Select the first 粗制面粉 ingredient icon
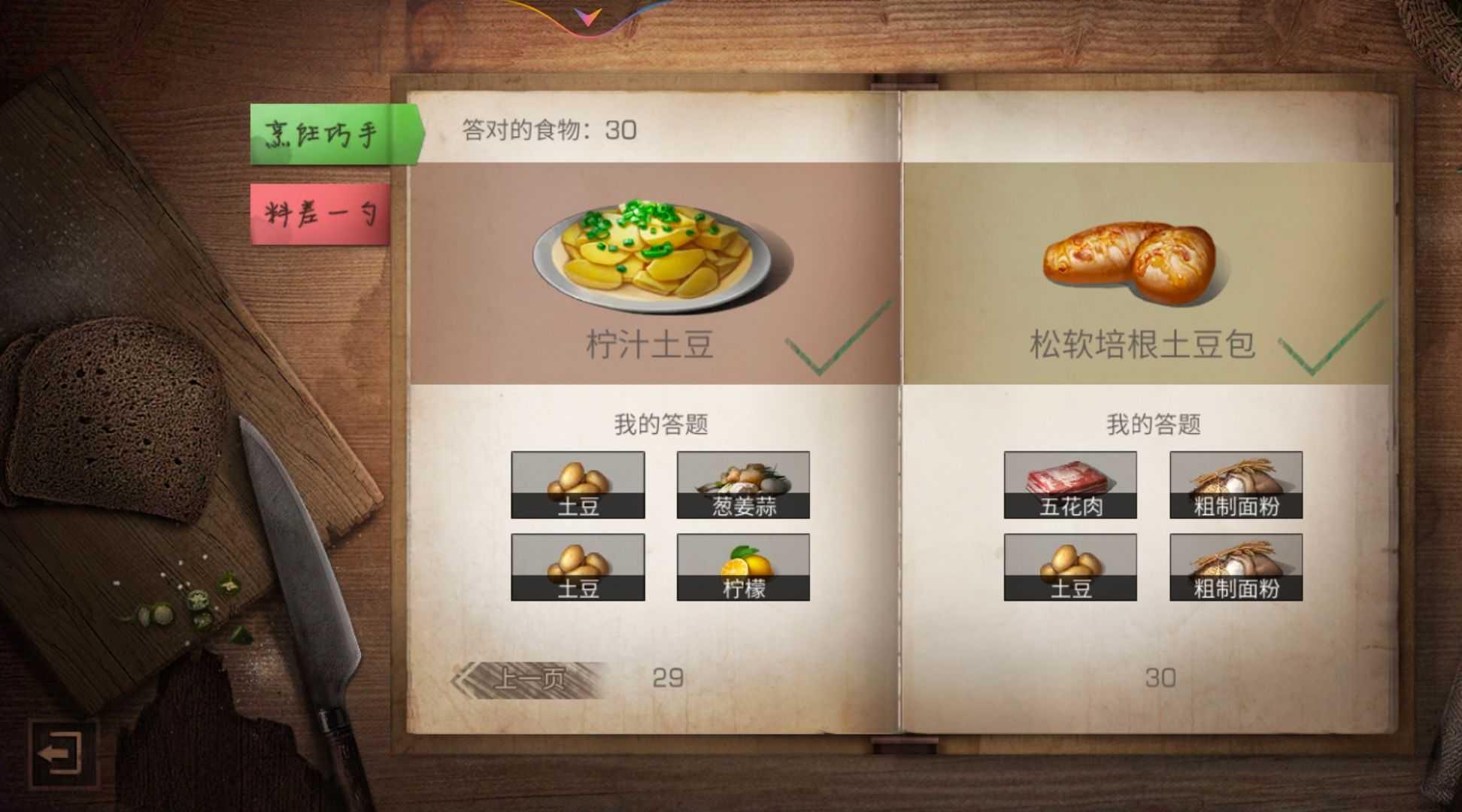Screen dimensions: 1462x812 [1236, 485]
